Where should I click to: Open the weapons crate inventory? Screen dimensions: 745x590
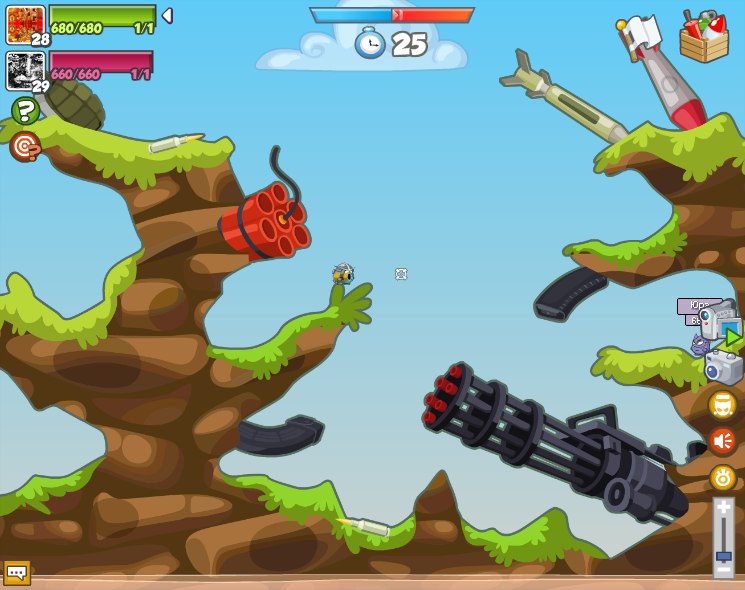point(704,36)
